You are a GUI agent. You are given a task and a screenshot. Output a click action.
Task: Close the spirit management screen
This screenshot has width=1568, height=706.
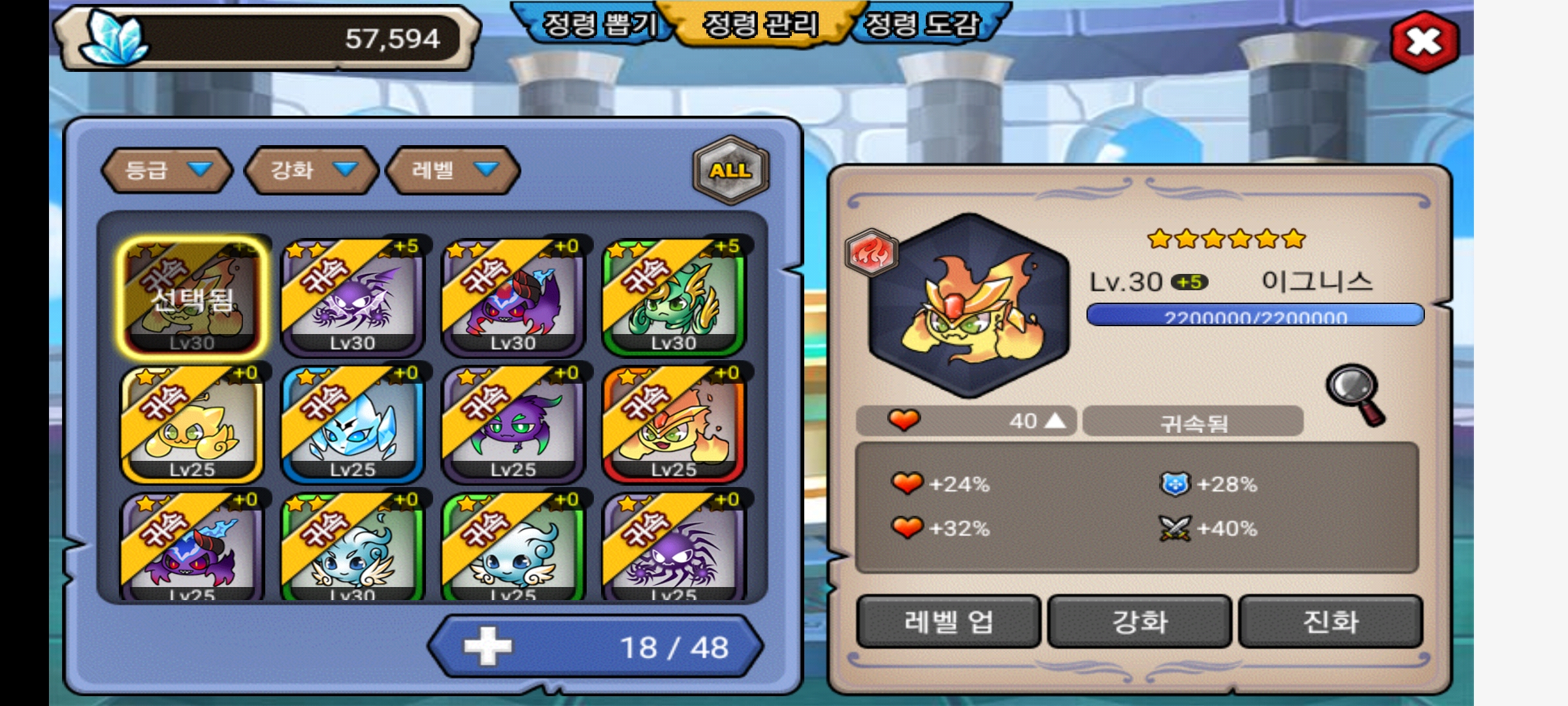pos(1424,42)
